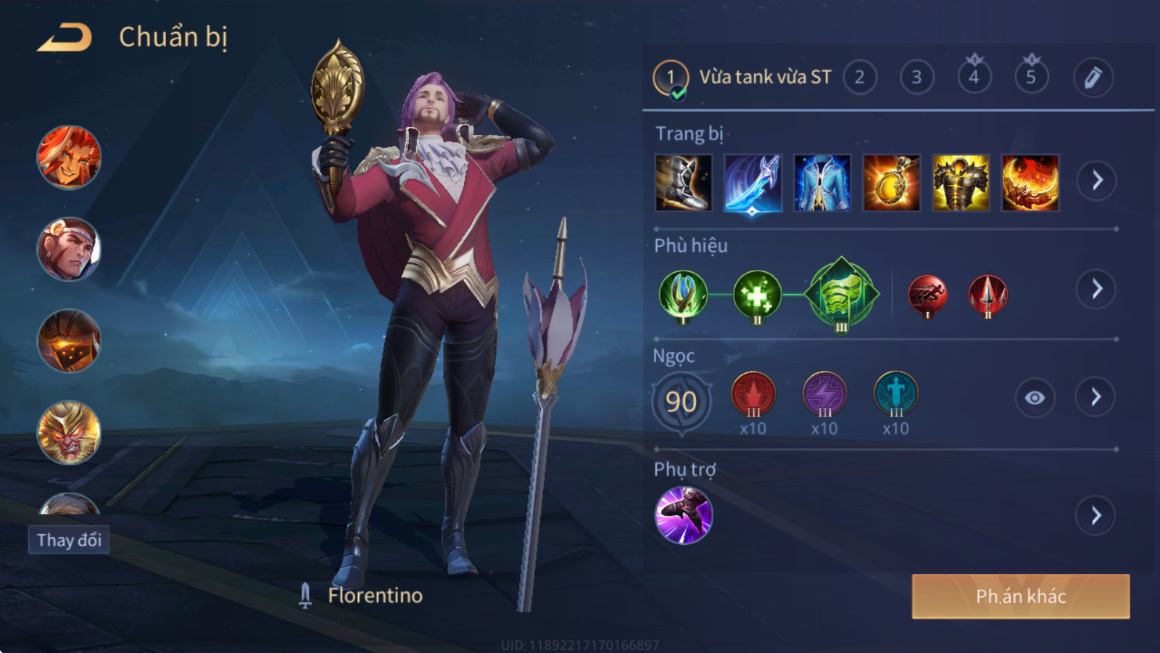Select the golden amulet equipment item
The width and height of the screenshot is (1160, 653).
pos(891,182)
